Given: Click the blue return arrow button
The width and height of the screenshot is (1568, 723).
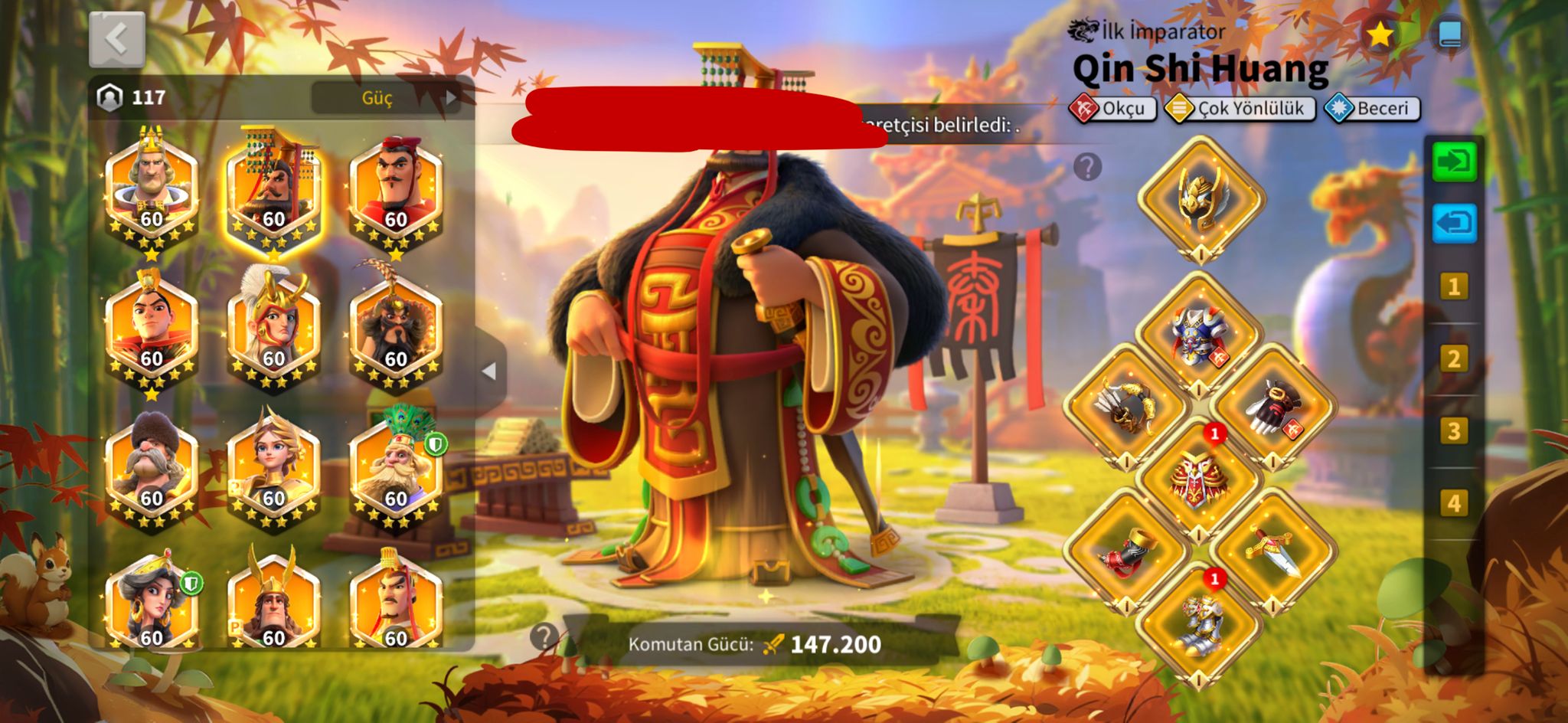Looking at the screenshot, I should pyautogui.click(x=1454, y=224).
